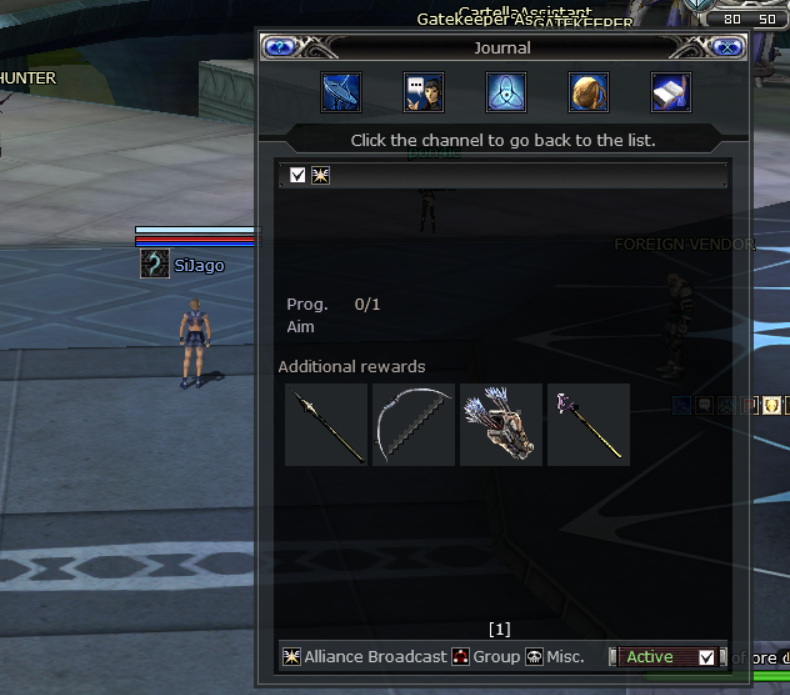Toggle the checkbox on the quest channel row
Screen dimensions: 790x695
pos(297,176)
